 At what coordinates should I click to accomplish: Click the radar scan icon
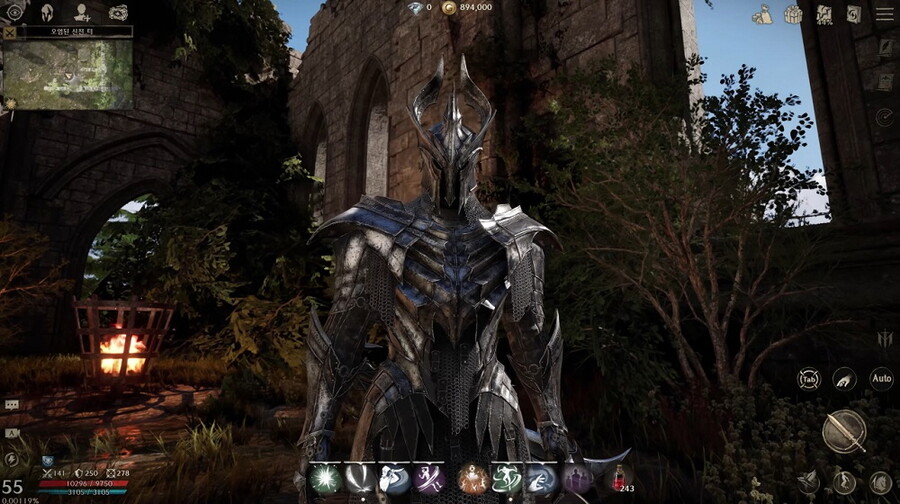click(885, 117)
